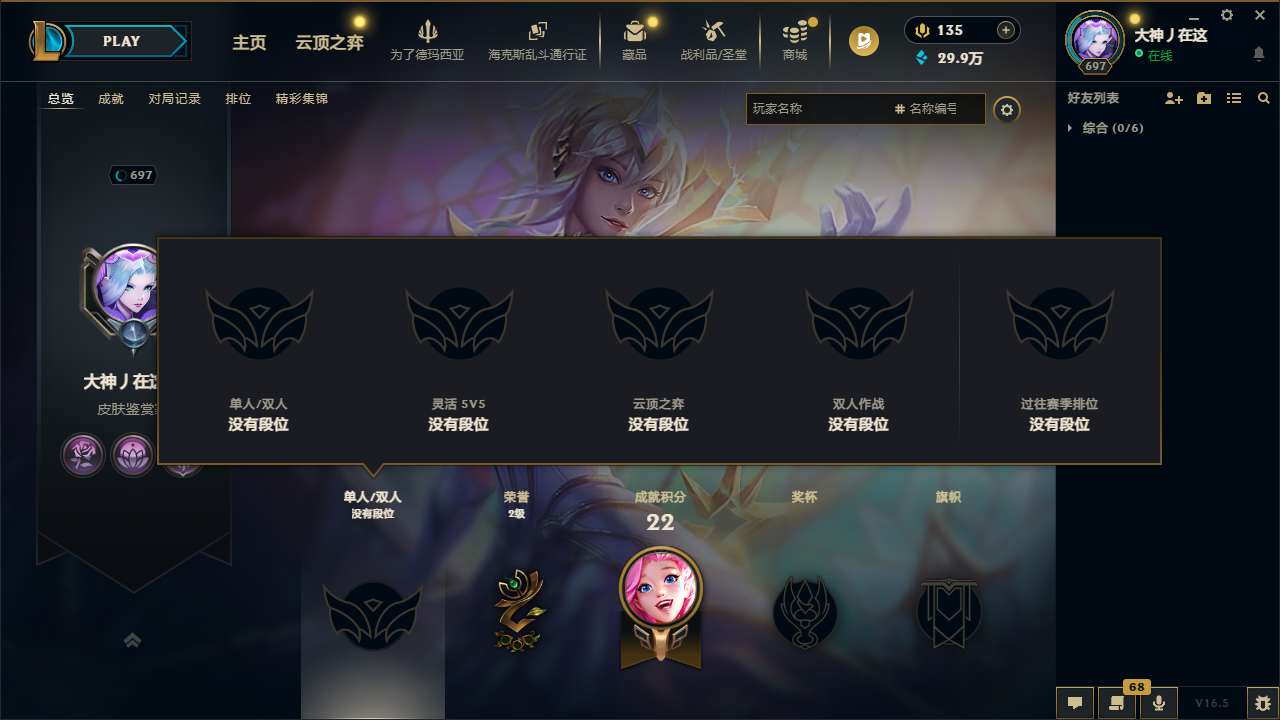This screenshot has height=720, width=1280.
Task: Open the 战利品/圣堂 loot page
Action: [x=713, y=40]
